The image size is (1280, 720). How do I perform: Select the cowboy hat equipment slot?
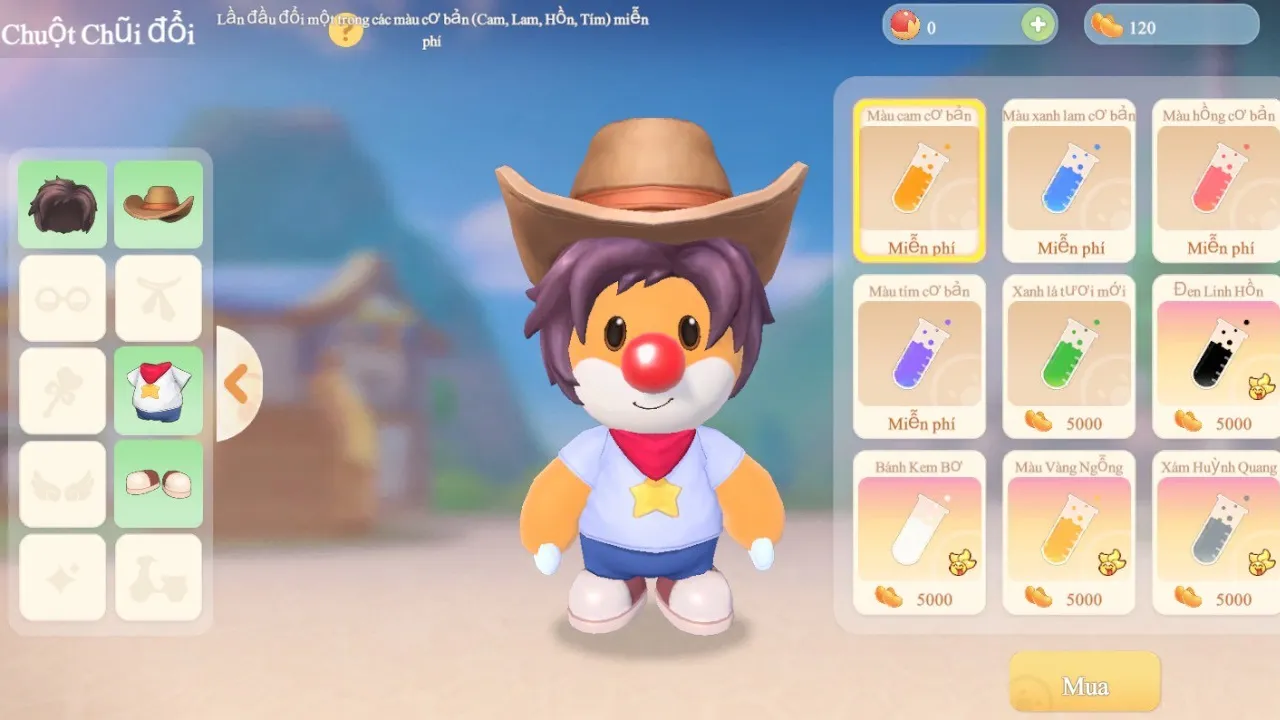(158, 204)
